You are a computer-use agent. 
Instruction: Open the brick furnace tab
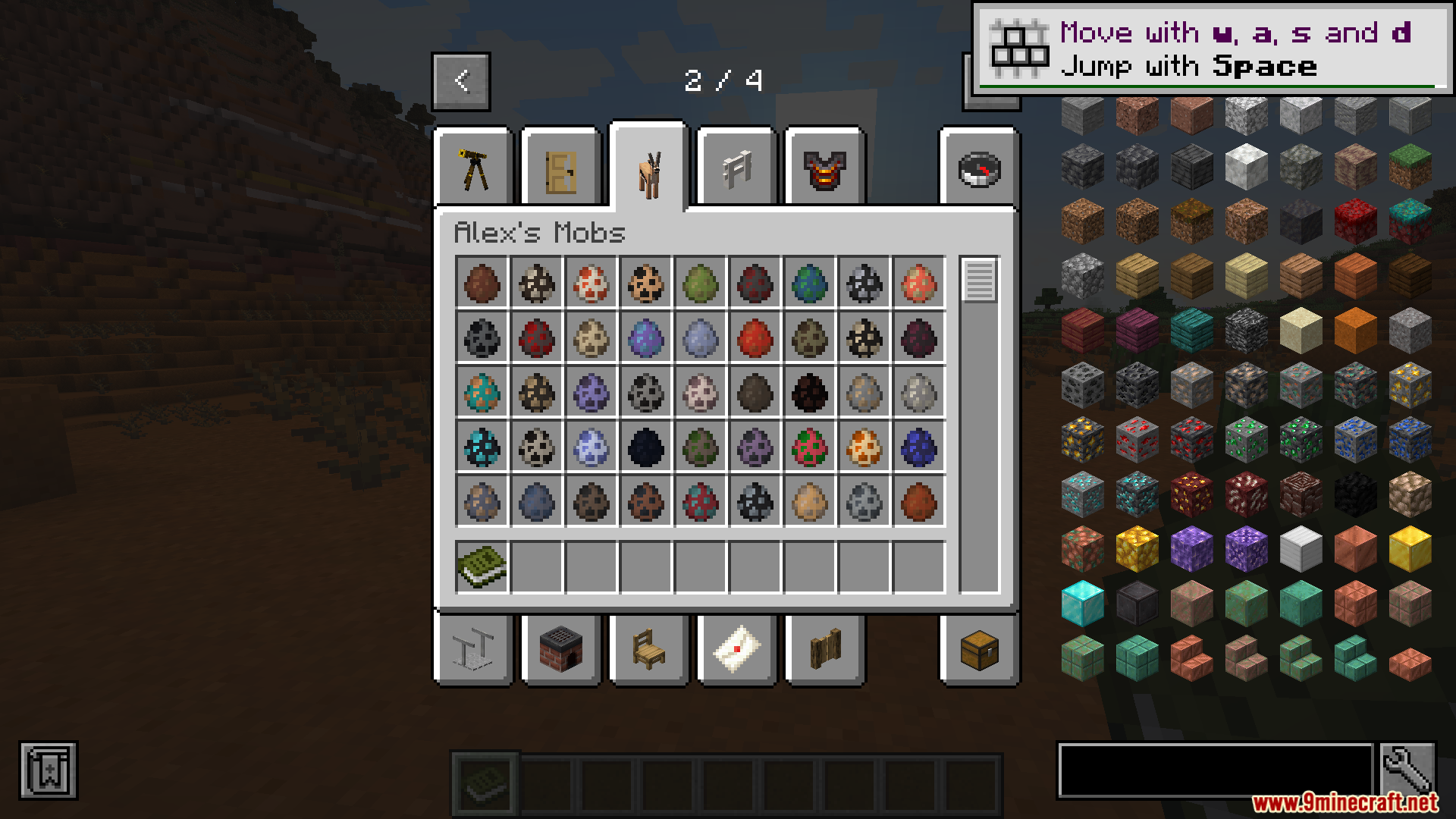click(x=562, y=650)
